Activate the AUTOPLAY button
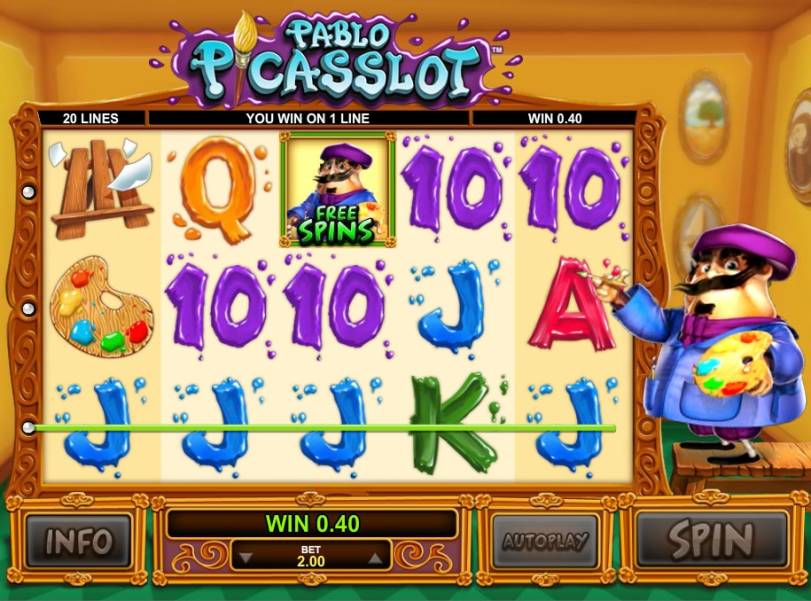Screen dimensions: 811x601 point(543,542)
